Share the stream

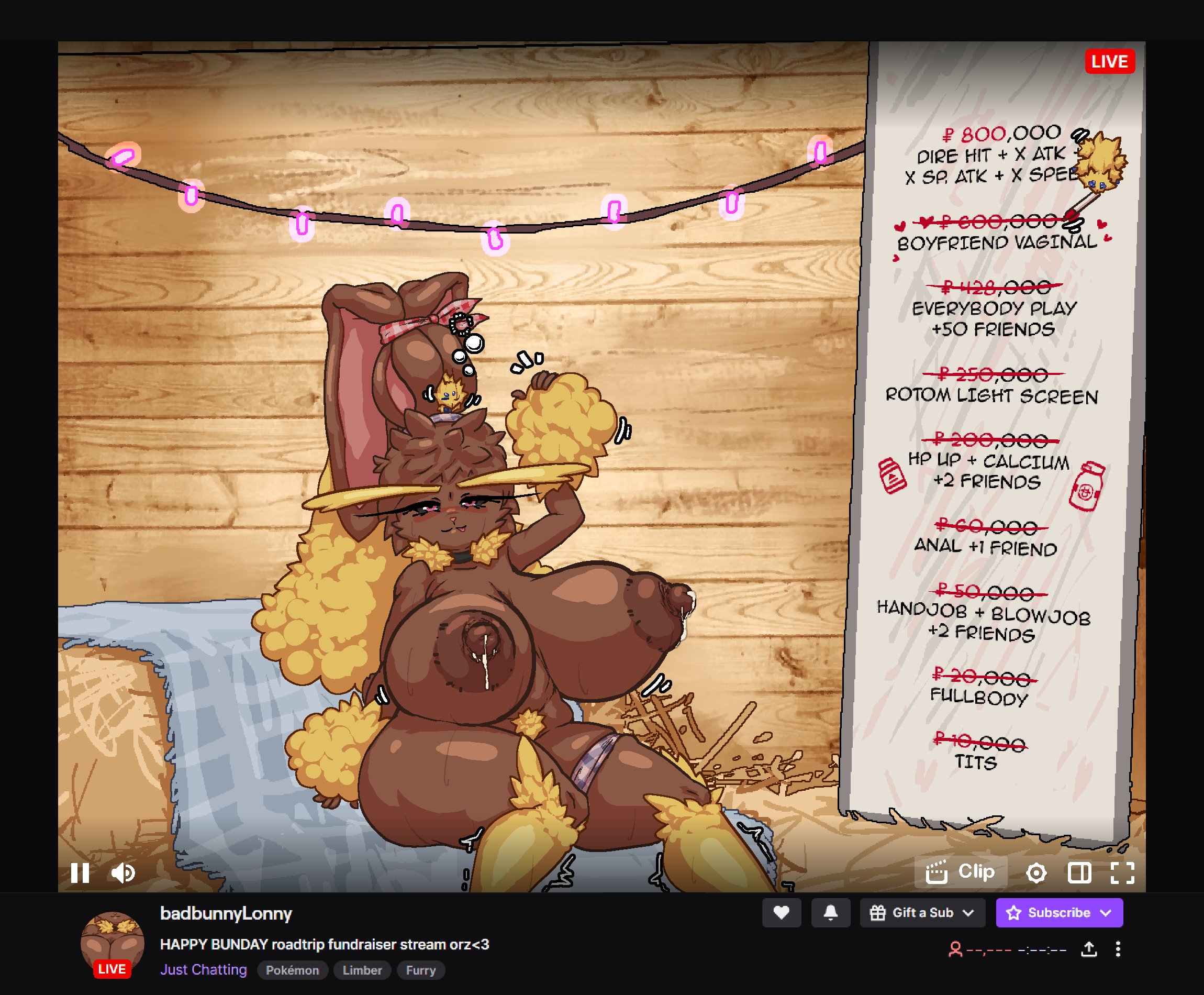coord(1089,949)
